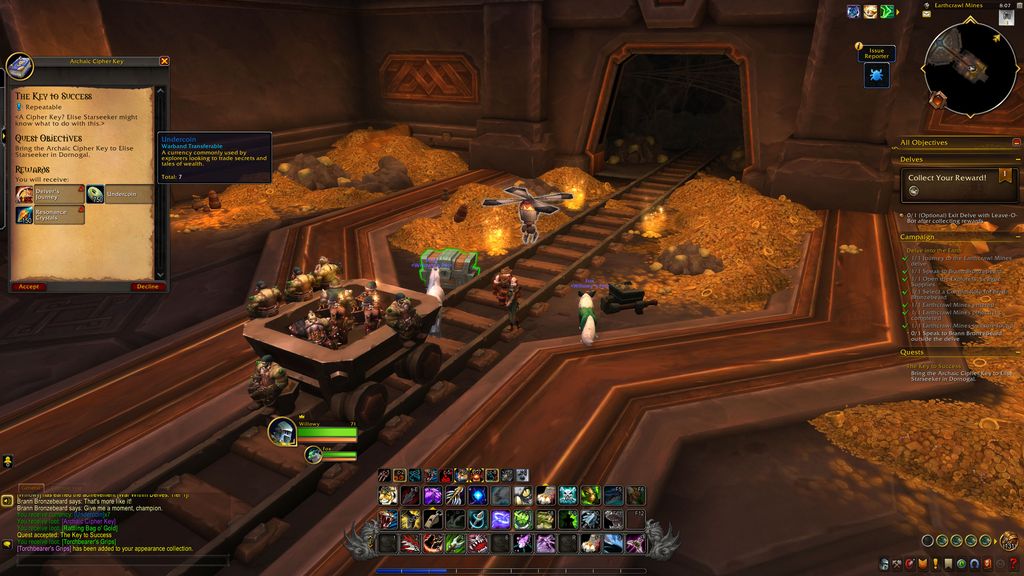
Task: Open the blue bug Issue Reporter button
Action: 877,76
